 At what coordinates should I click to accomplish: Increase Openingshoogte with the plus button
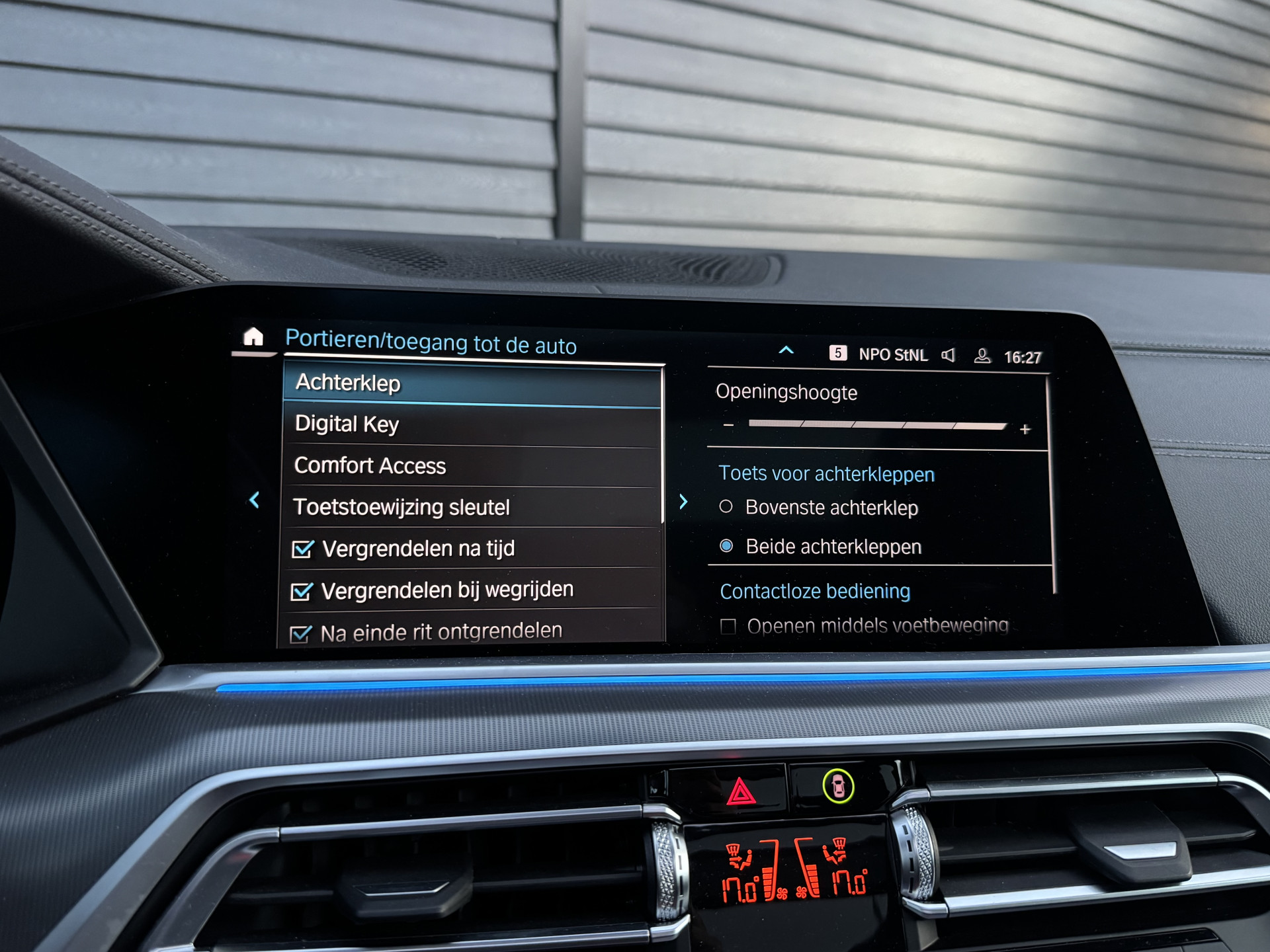pyautogui.click(x=1025, y=430)
